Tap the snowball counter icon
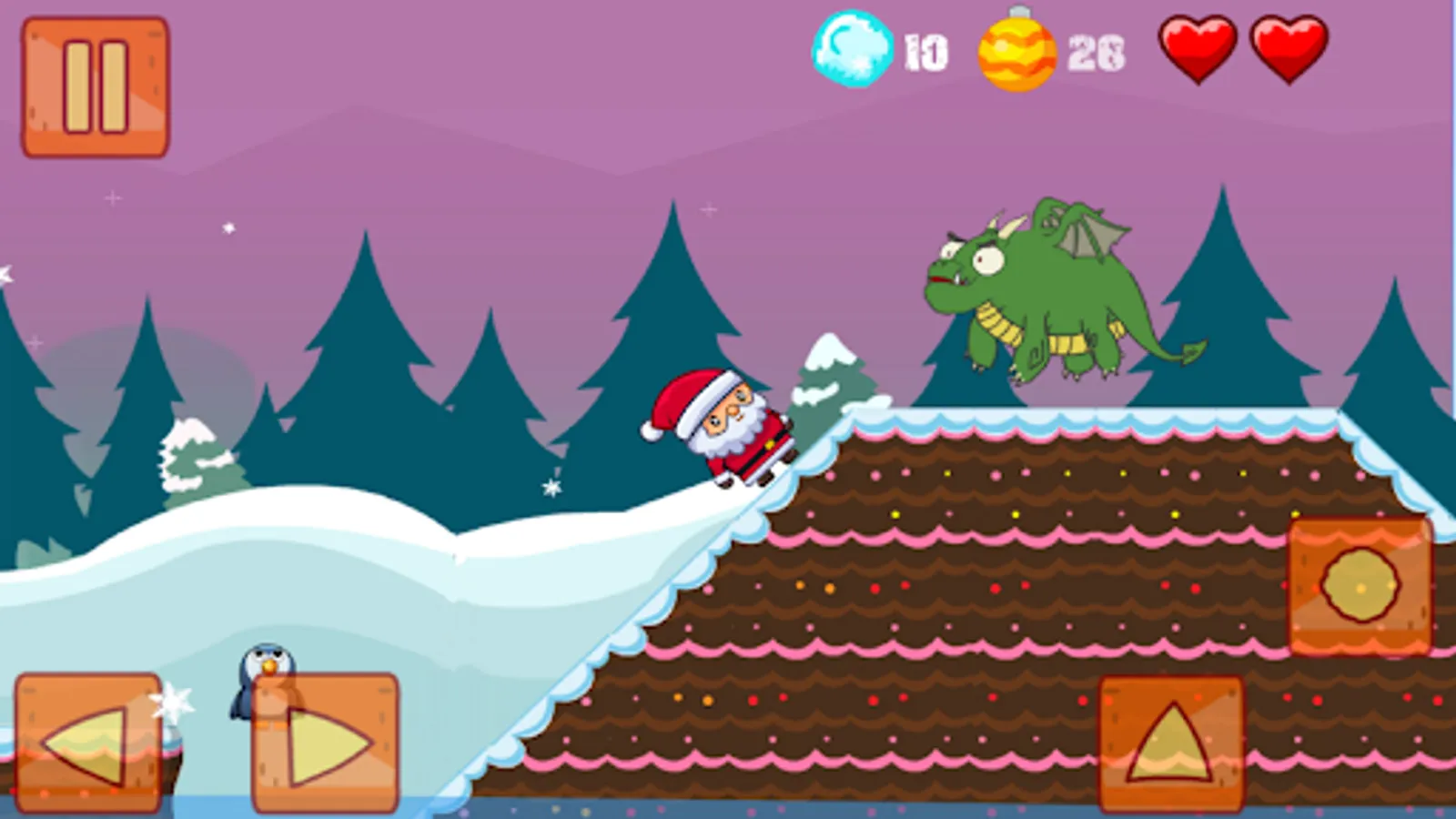Image resolution: width=1456 pixels, height=819 pixels. pos(854,50)
